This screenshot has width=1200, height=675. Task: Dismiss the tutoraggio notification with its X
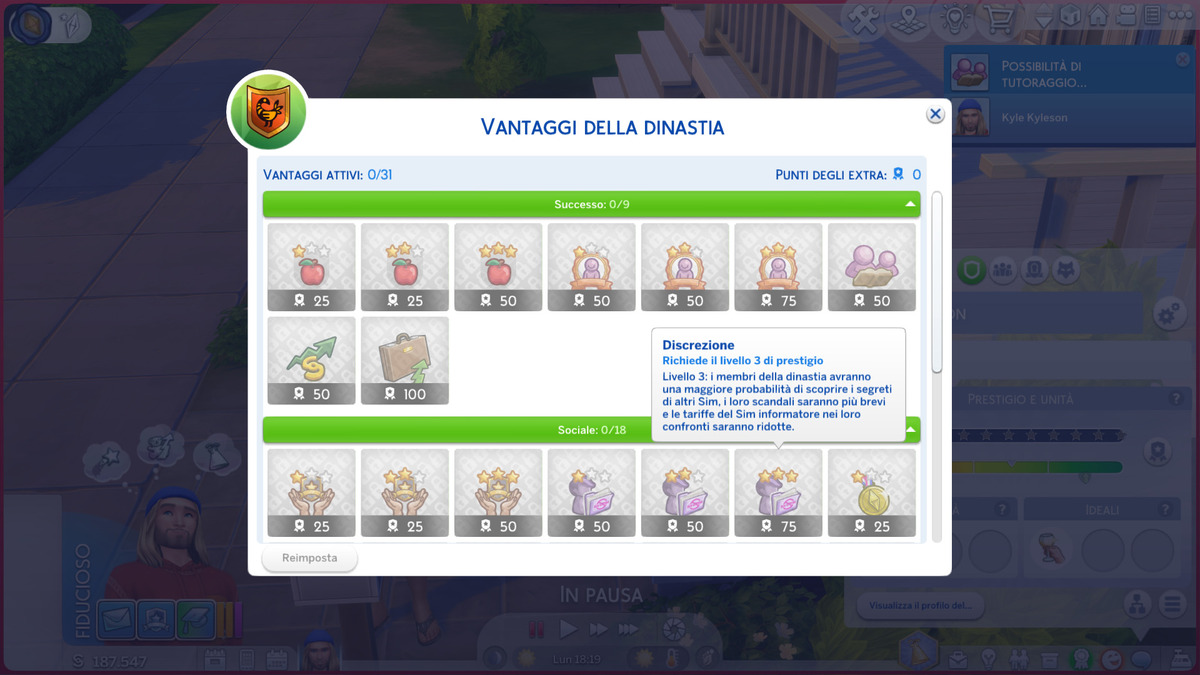pyautogui.click(x=1183, y=60)
